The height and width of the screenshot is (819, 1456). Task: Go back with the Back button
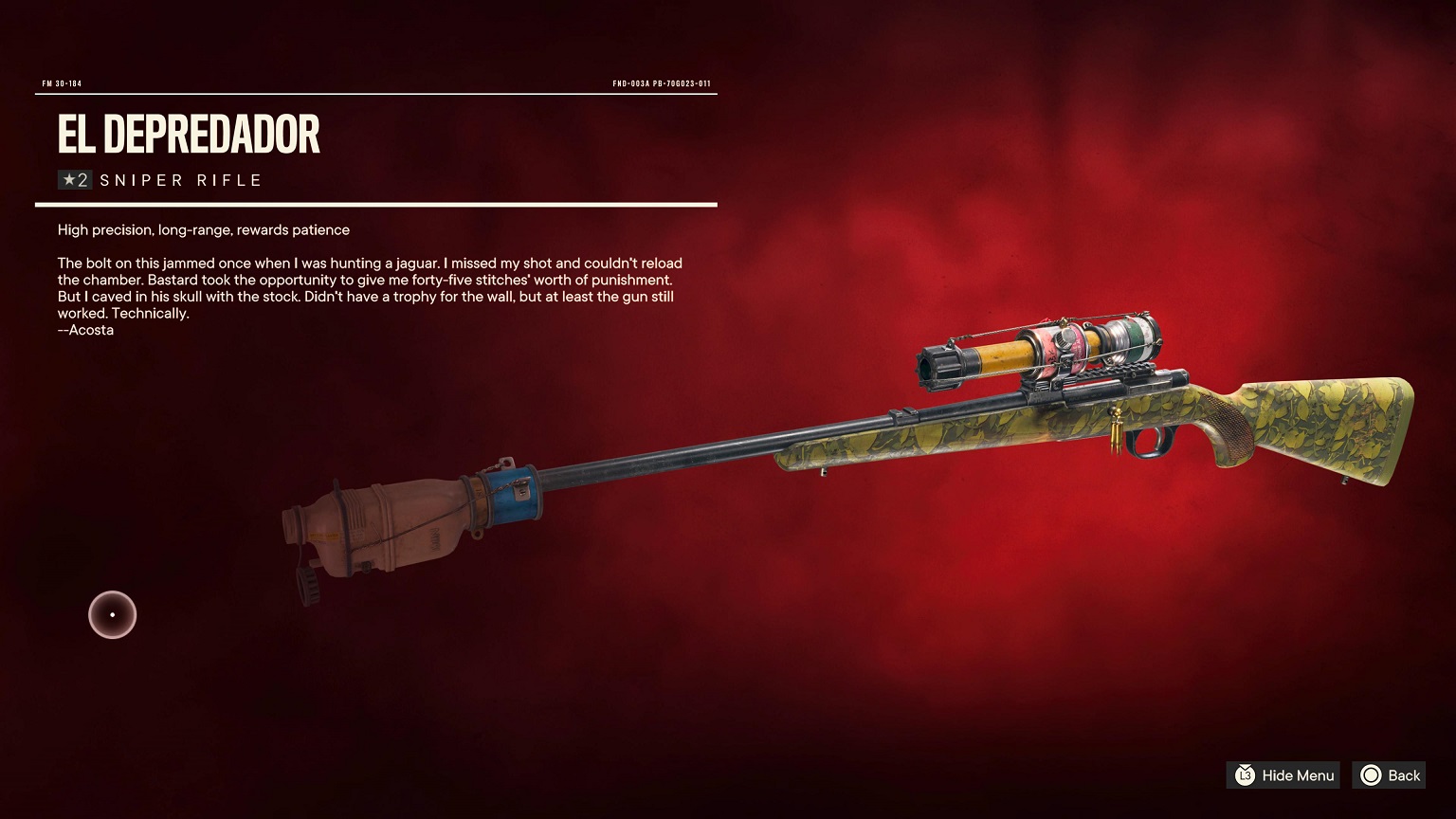click(1390, 775)
